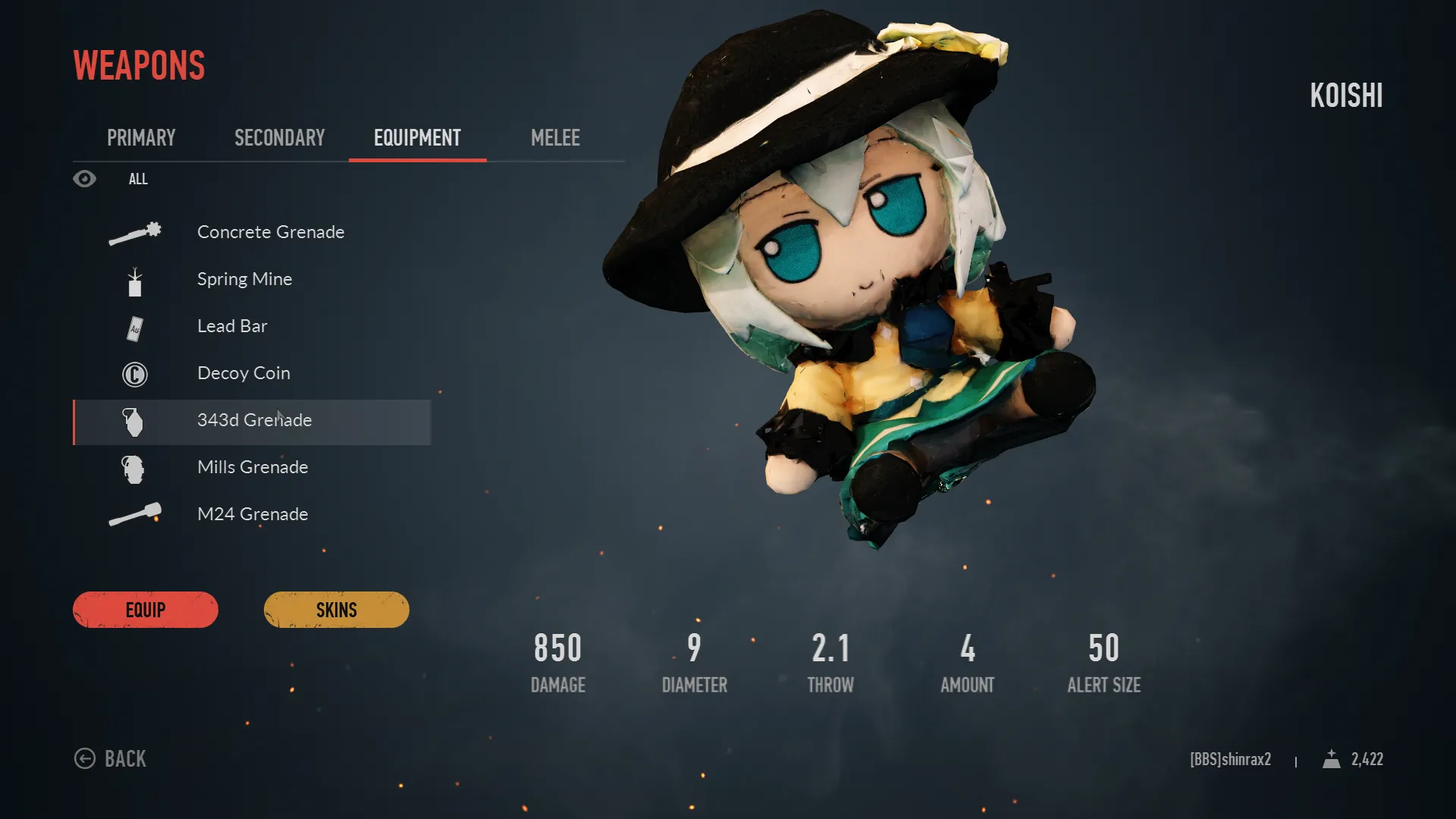Viewport: 1456px width, 819px height.
Task: Open the yellow Skins button
Action: pyautogui.click(x=336, y=610)
